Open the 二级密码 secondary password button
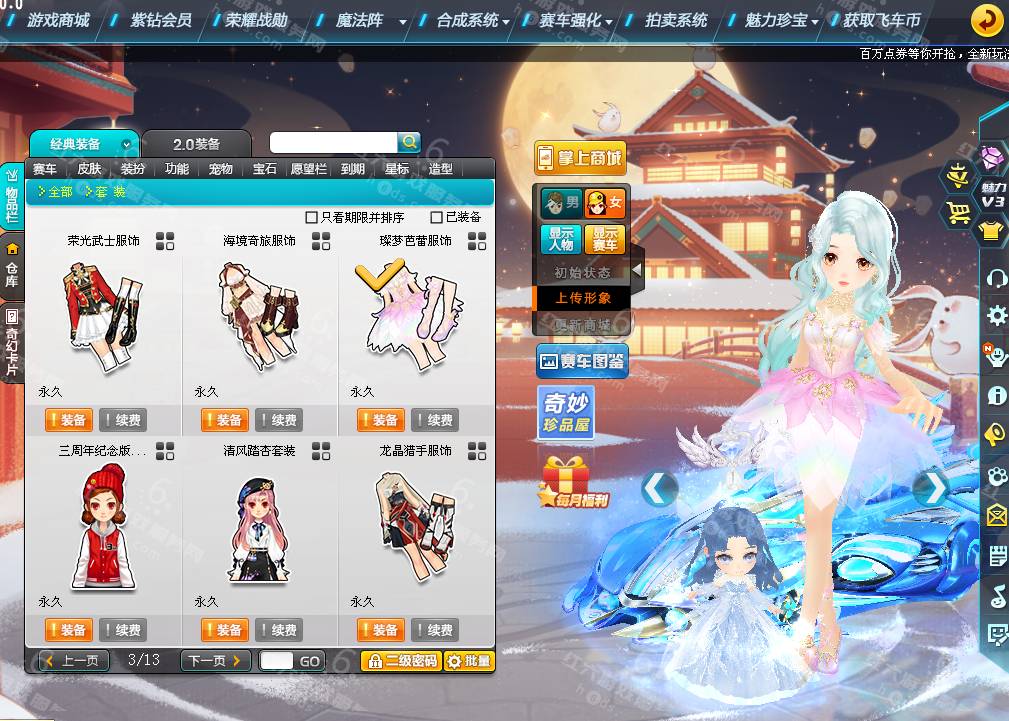Screen dimensions: 1009x721 pos(400,660)
